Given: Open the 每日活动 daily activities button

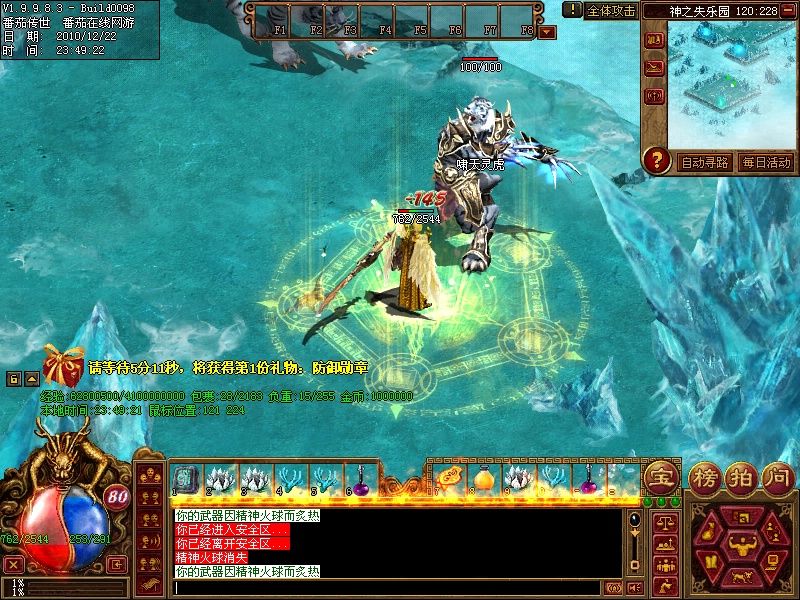Looking at the screenshot, I should pos(766,162).
